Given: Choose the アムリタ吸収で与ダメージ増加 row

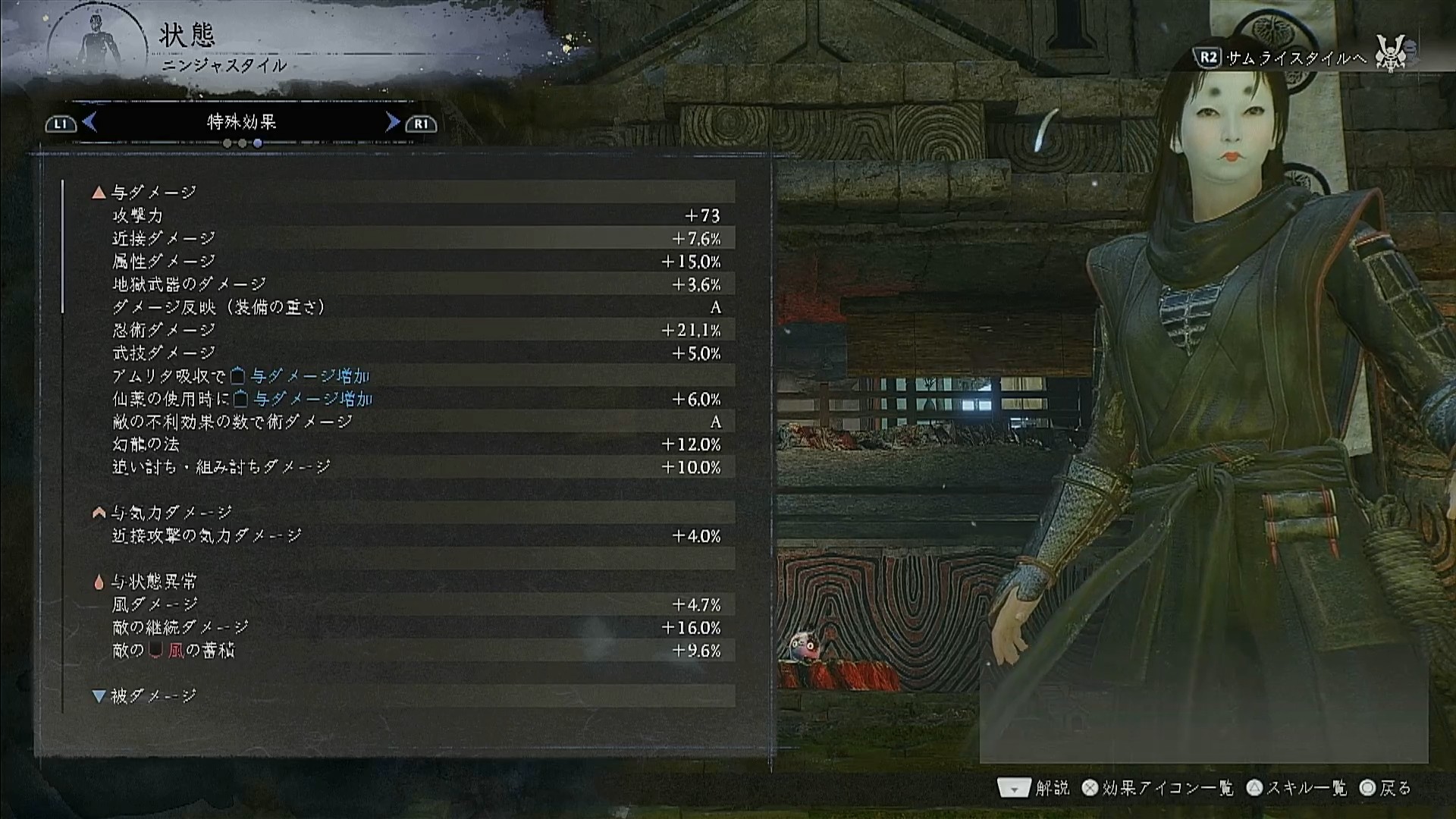Looking at the screenshot, I should coord(416,376).
